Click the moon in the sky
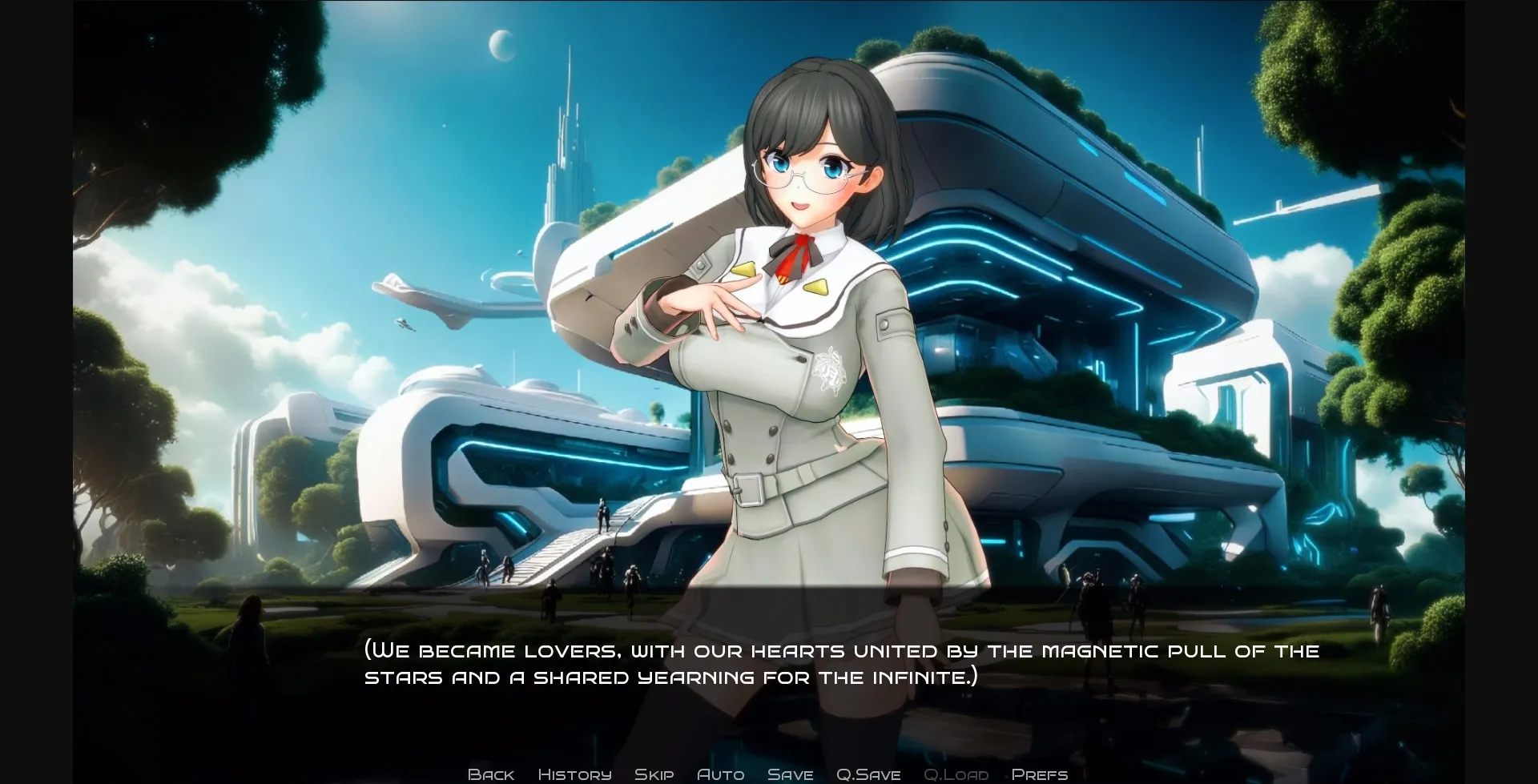The image size is (1538, 784). pyautogui.click(x=504, y=46)
